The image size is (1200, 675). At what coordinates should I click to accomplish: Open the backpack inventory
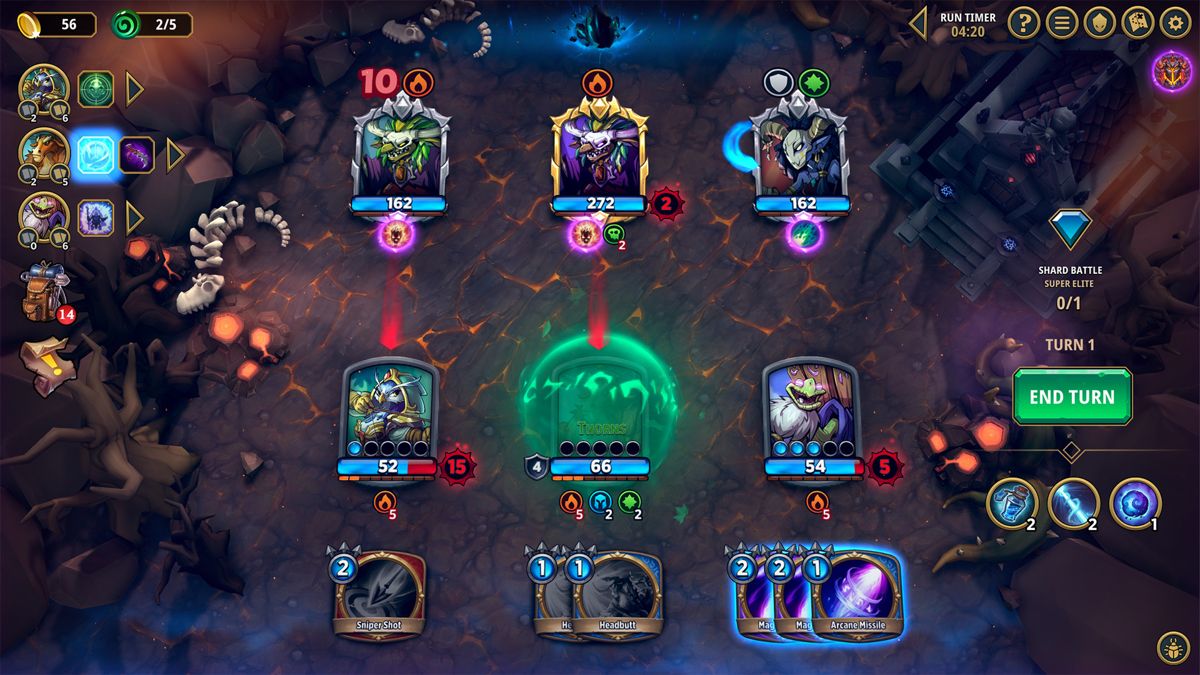(44, 291)
